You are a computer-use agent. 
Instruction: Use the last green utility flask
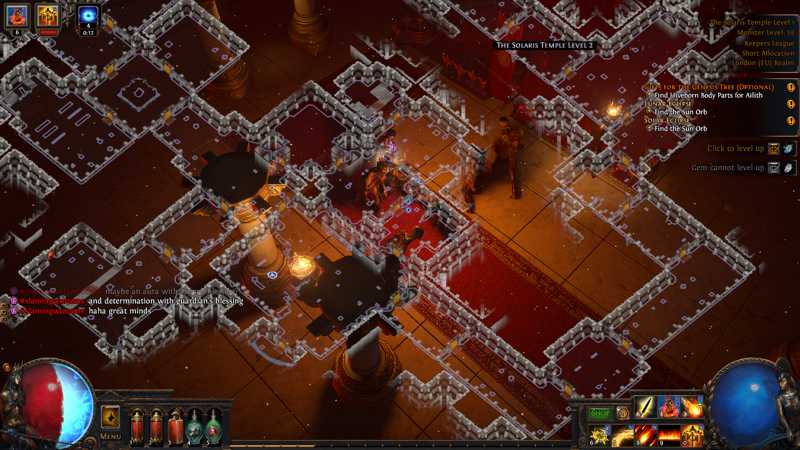click(214, 427)
